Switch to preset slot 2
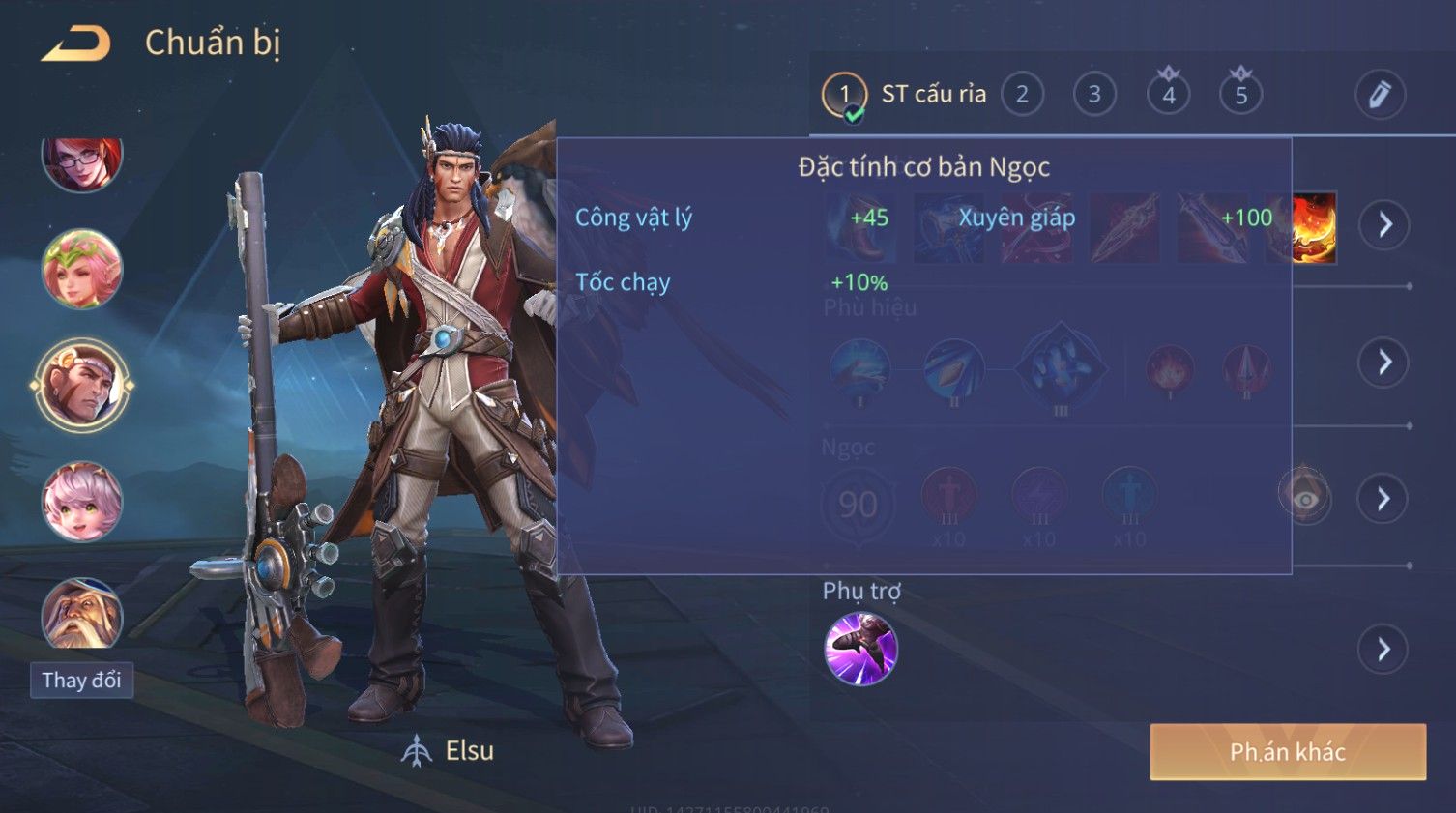This screenshot has height=813, width=1456. coord(1022,95)
